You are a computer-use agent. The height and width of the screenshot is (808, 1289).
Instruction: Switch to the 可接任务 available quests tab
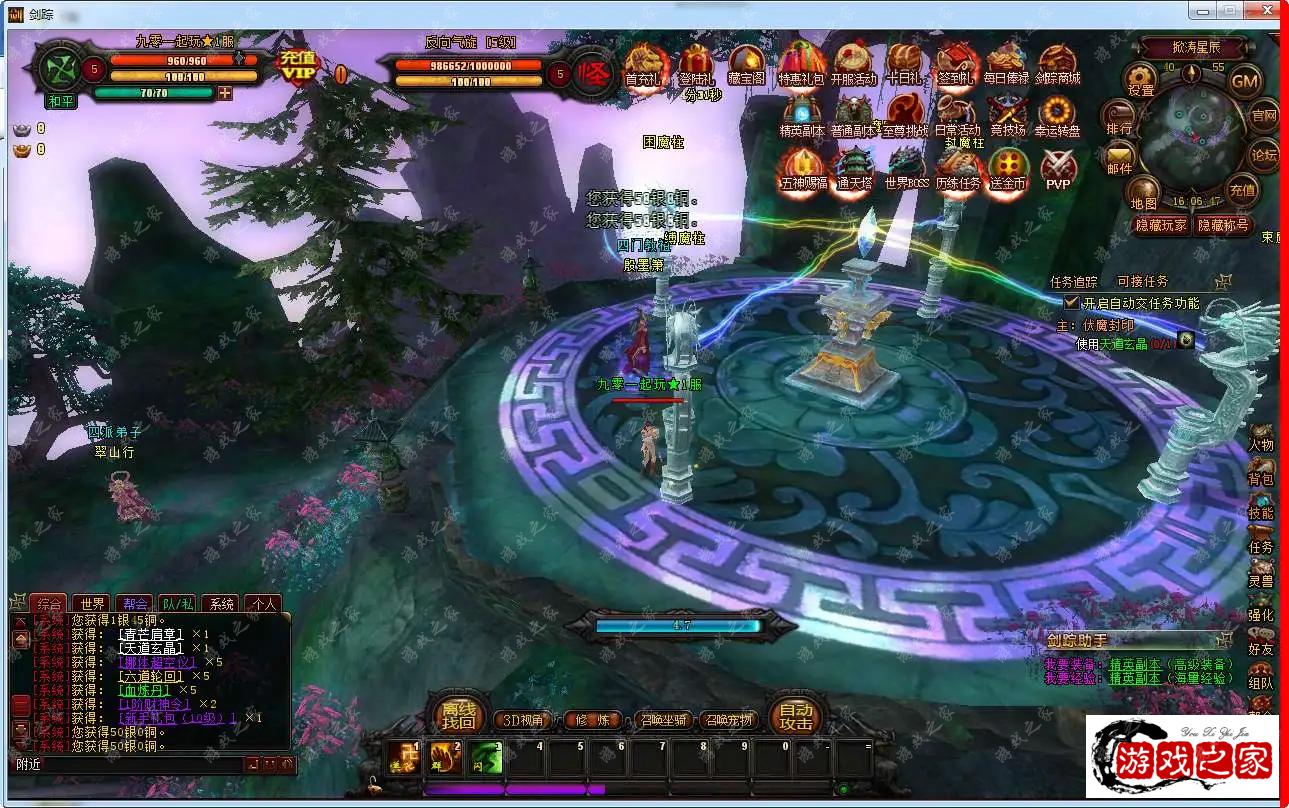click(1142, 282)
